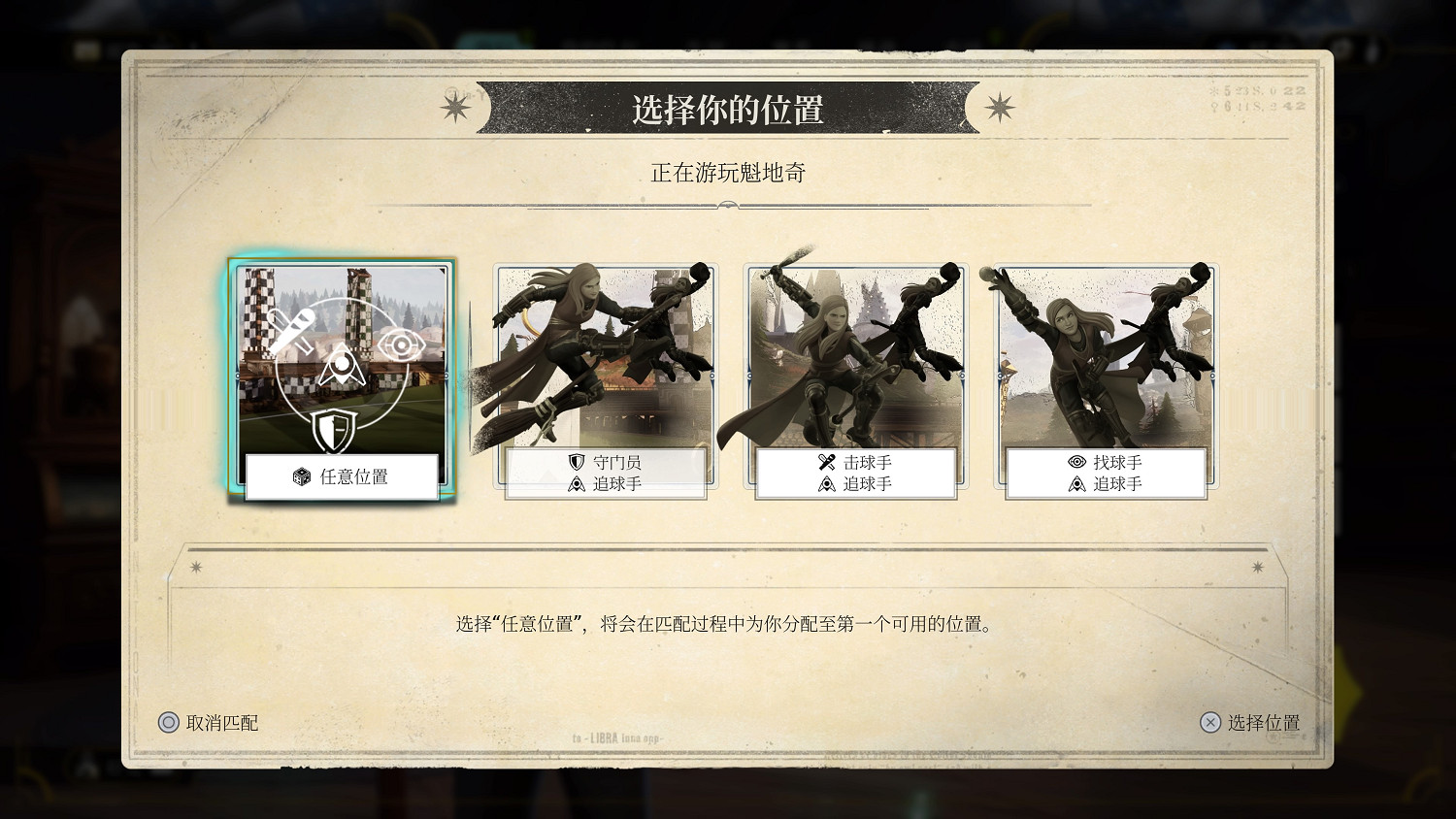
Task: Click 选择位置 to confirm the position
Action: (1262, 723)
